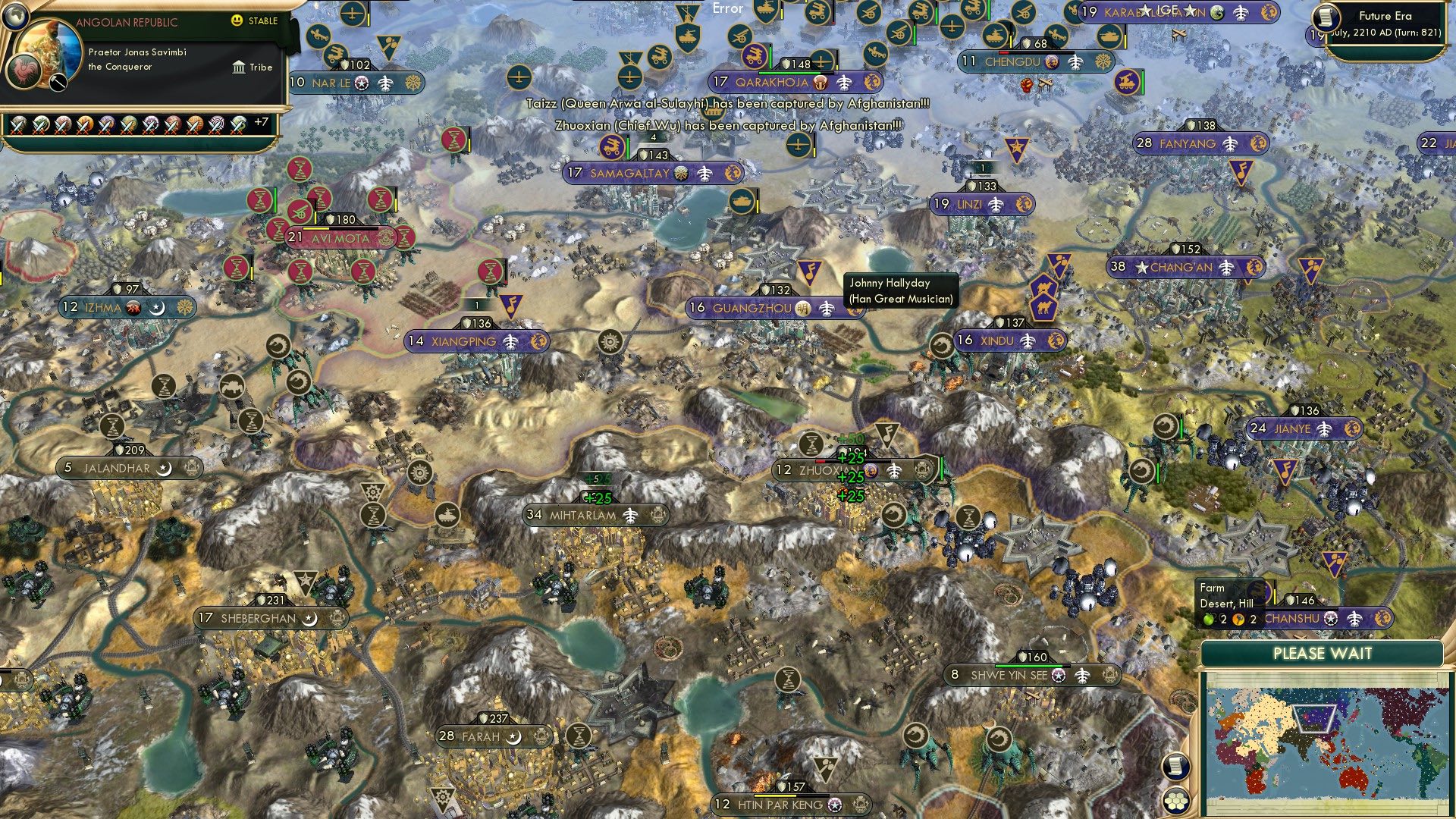Click the STABLE happiness smiley face
Viewport: 1456px width, 819px height.
(x=237, y=22)
